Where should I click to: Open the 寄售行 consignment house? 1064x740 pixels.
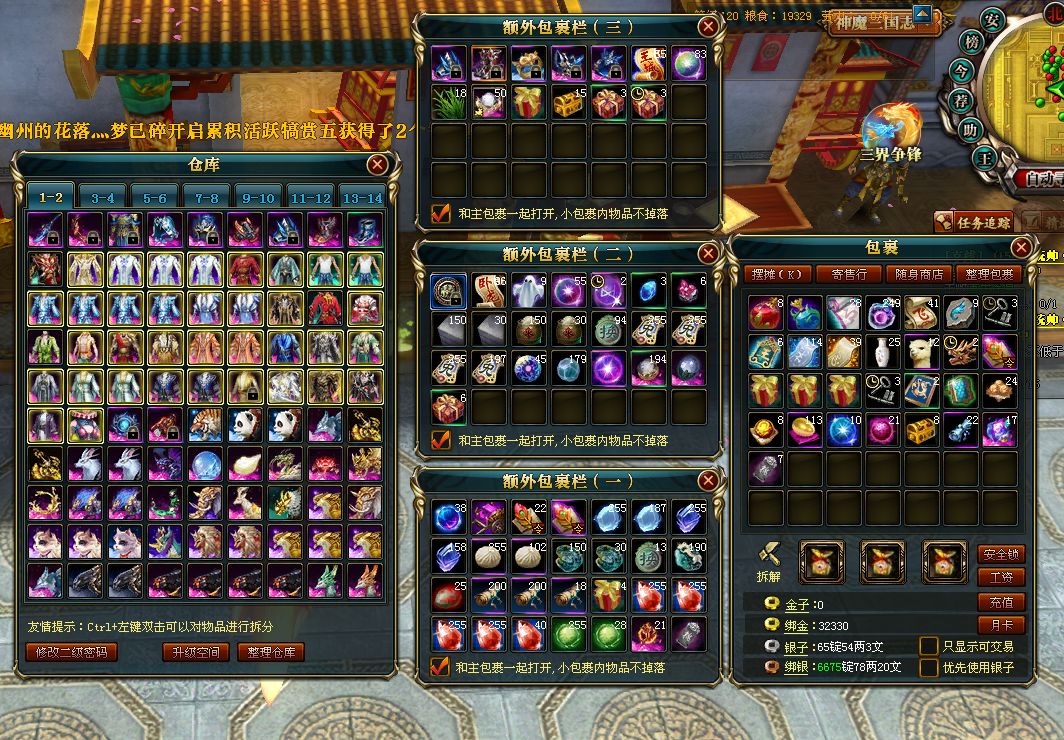848,274
